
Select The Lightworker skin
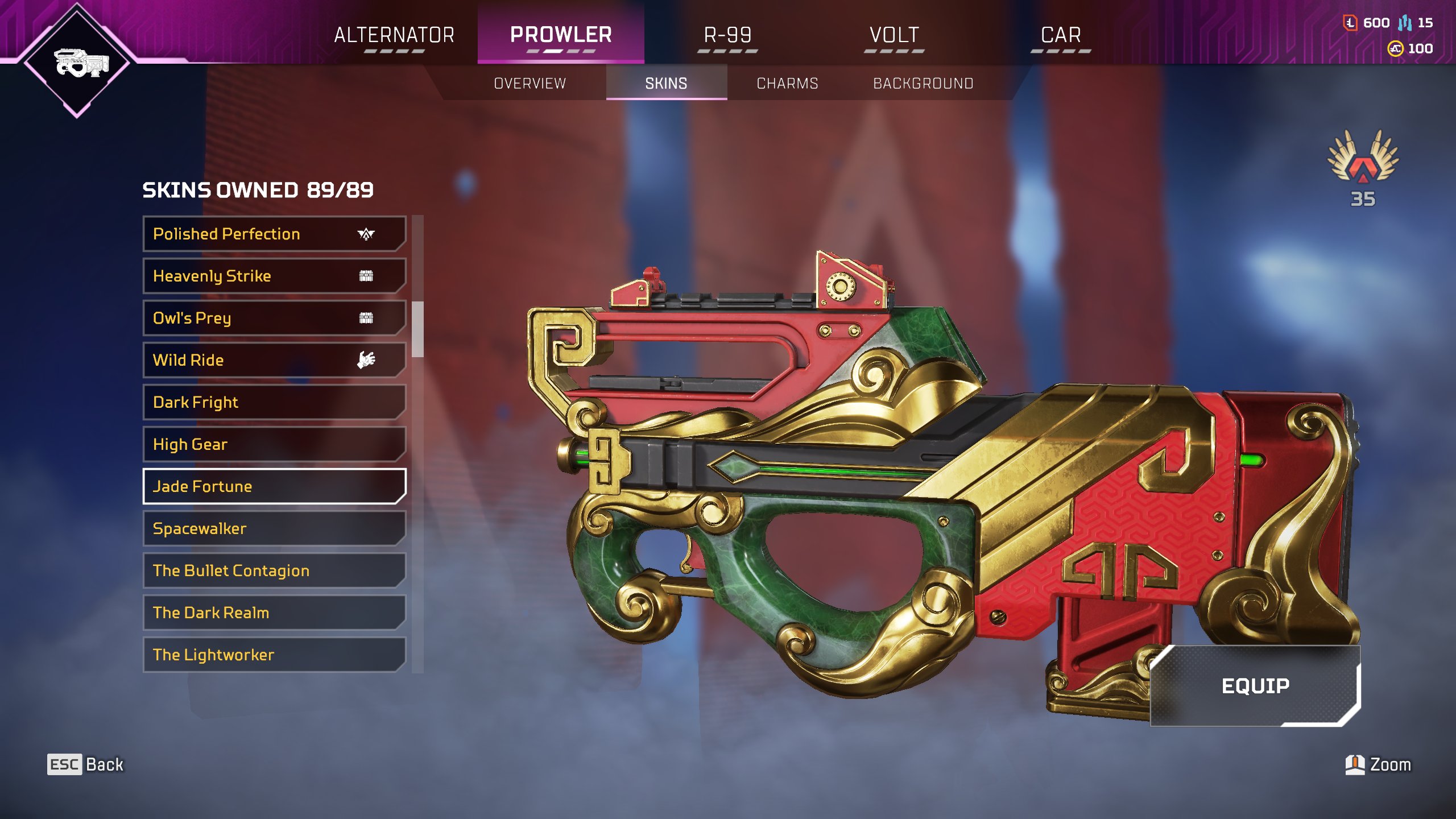point(274,655)
